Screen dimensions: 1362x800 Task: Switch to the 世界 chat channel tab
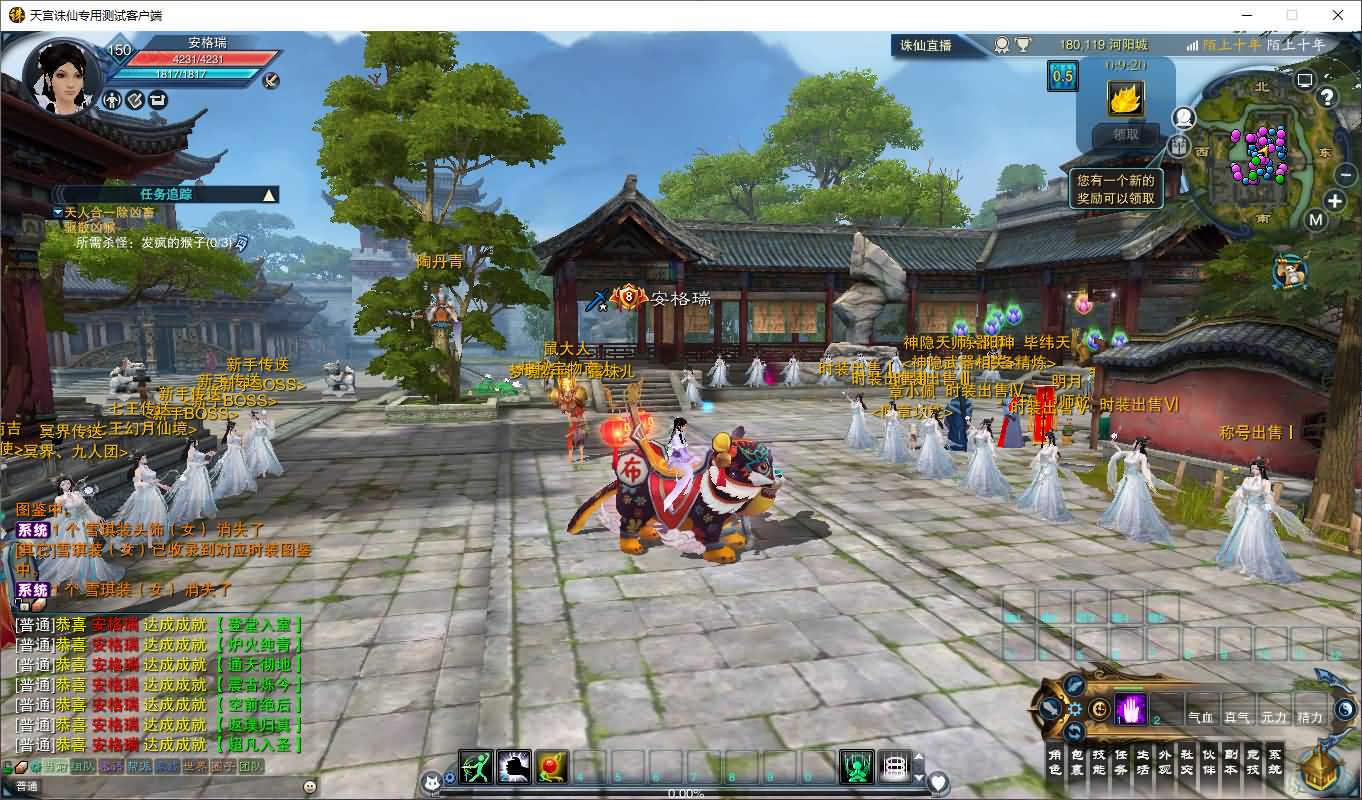point(195,767)
